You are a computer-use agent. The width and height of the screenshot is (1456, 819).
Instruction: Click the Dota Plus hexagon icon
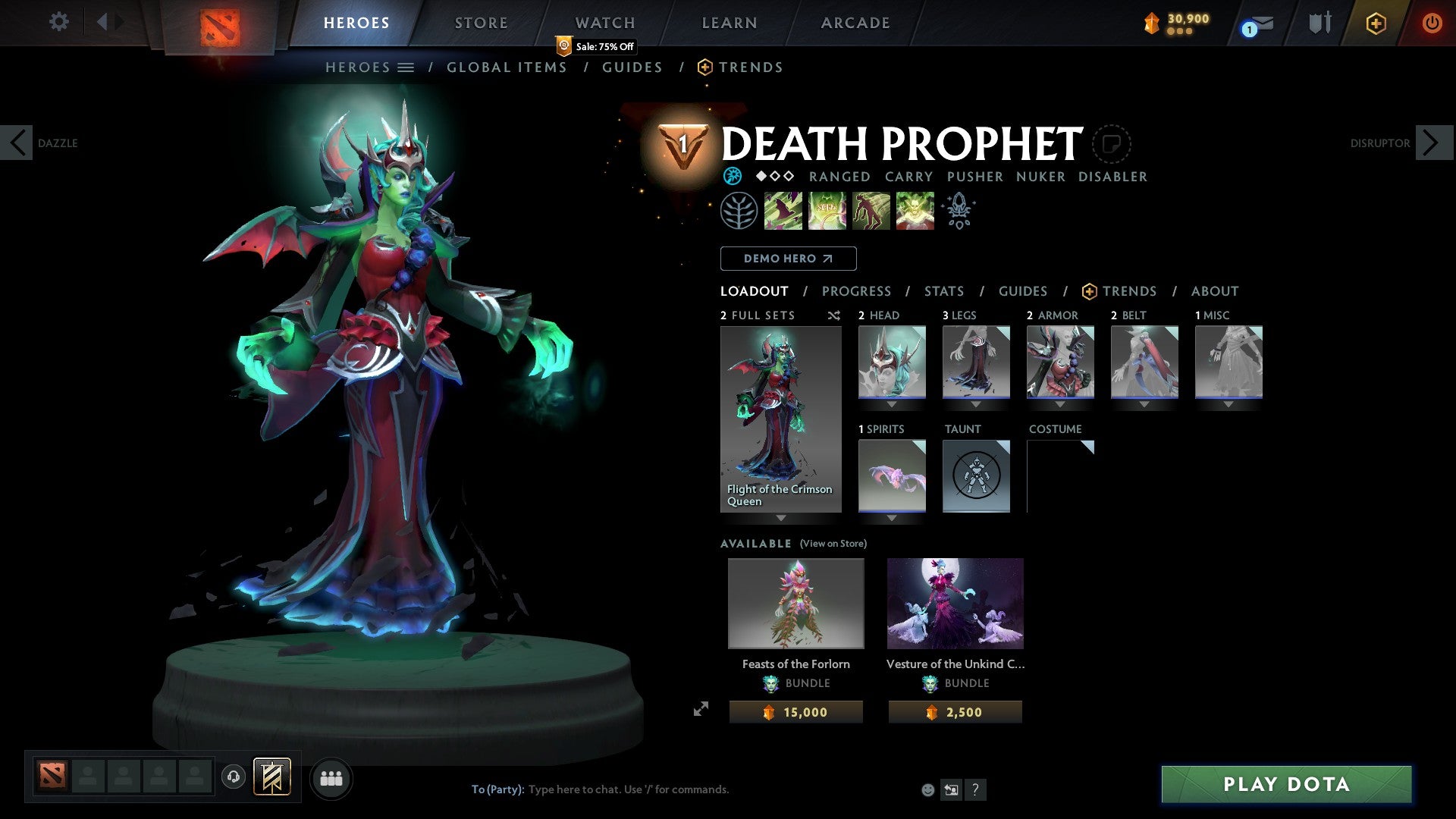tap(1376, 23)
